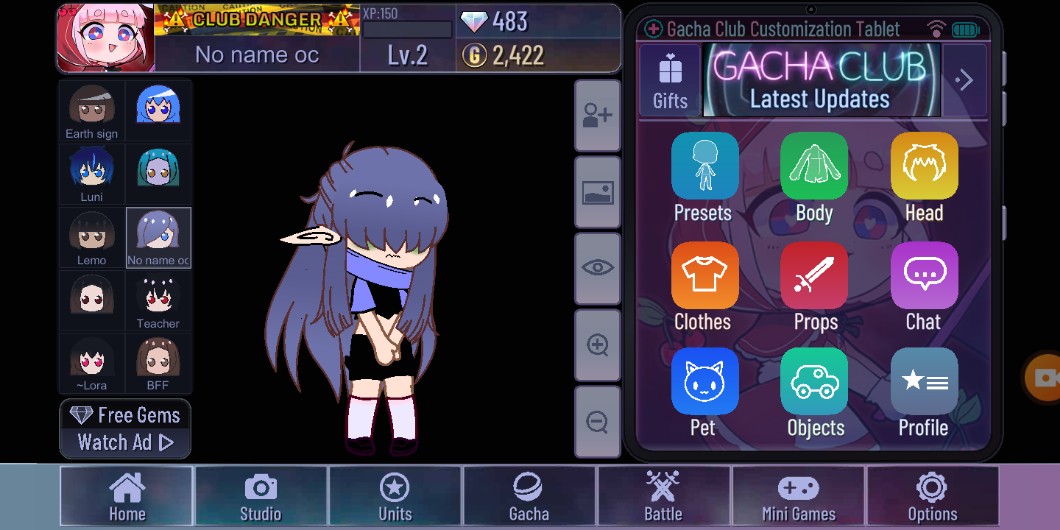Screen dimensions: 1060x530
Task: Go to the Studio tab
Action: [260, 497]
